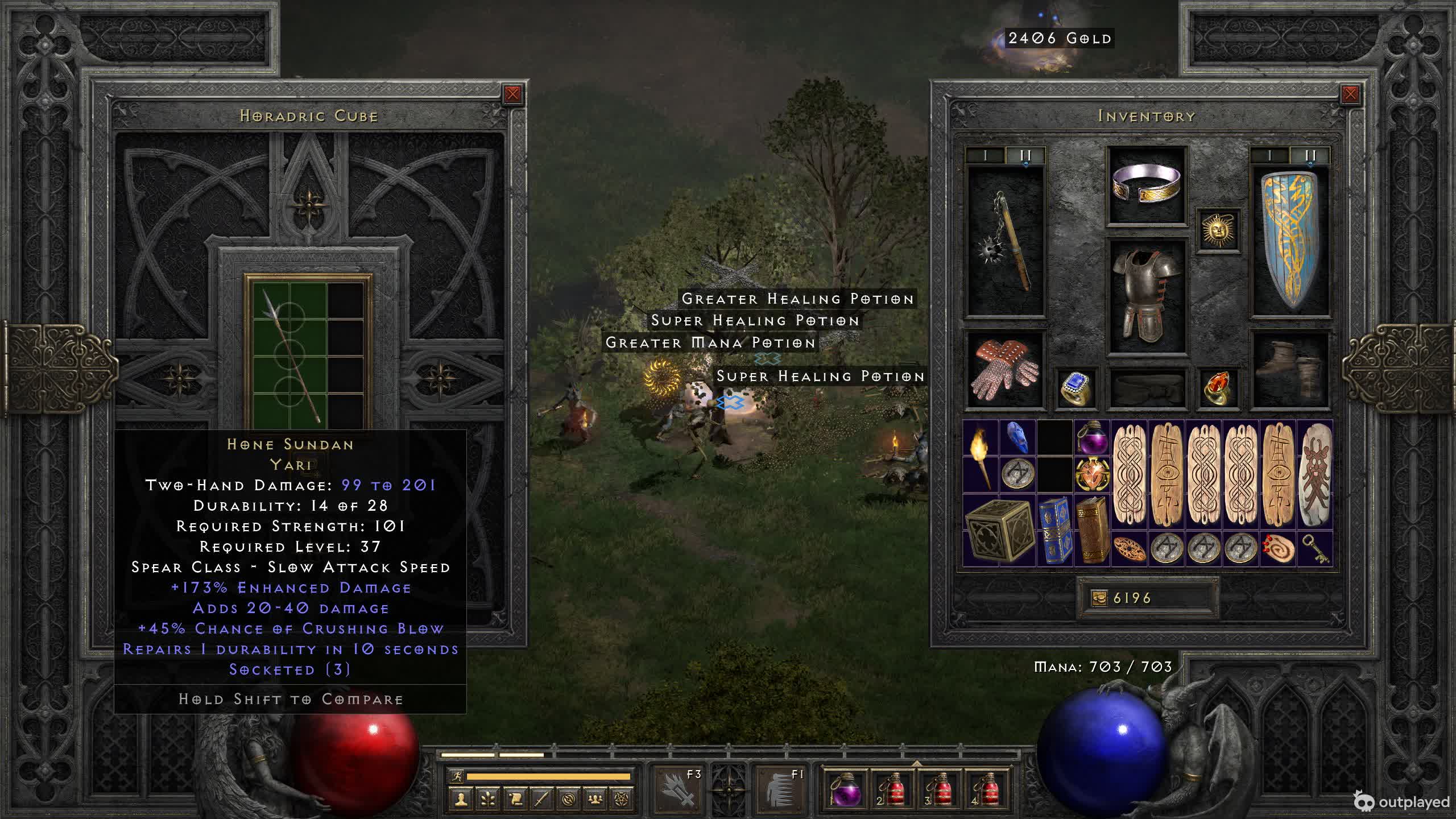Select the equipped boots slot
The image size is (1456, 819).
click(1290, 370)
